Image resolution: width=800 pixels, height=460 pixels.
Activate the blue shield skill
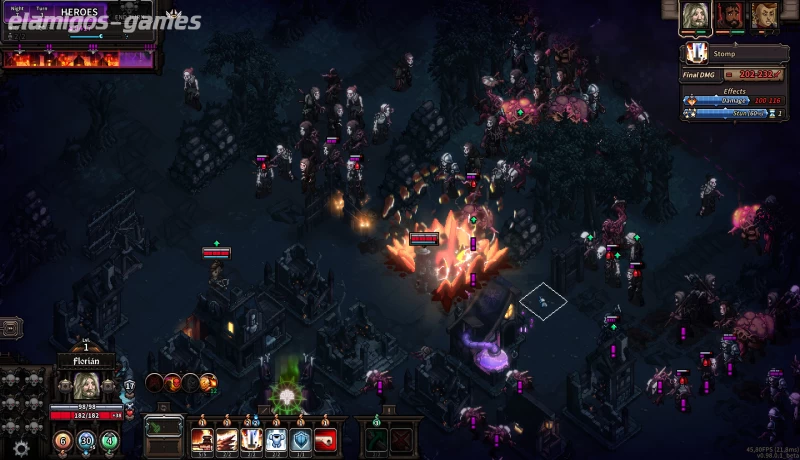pyautogui.click(x=302, y=437)
